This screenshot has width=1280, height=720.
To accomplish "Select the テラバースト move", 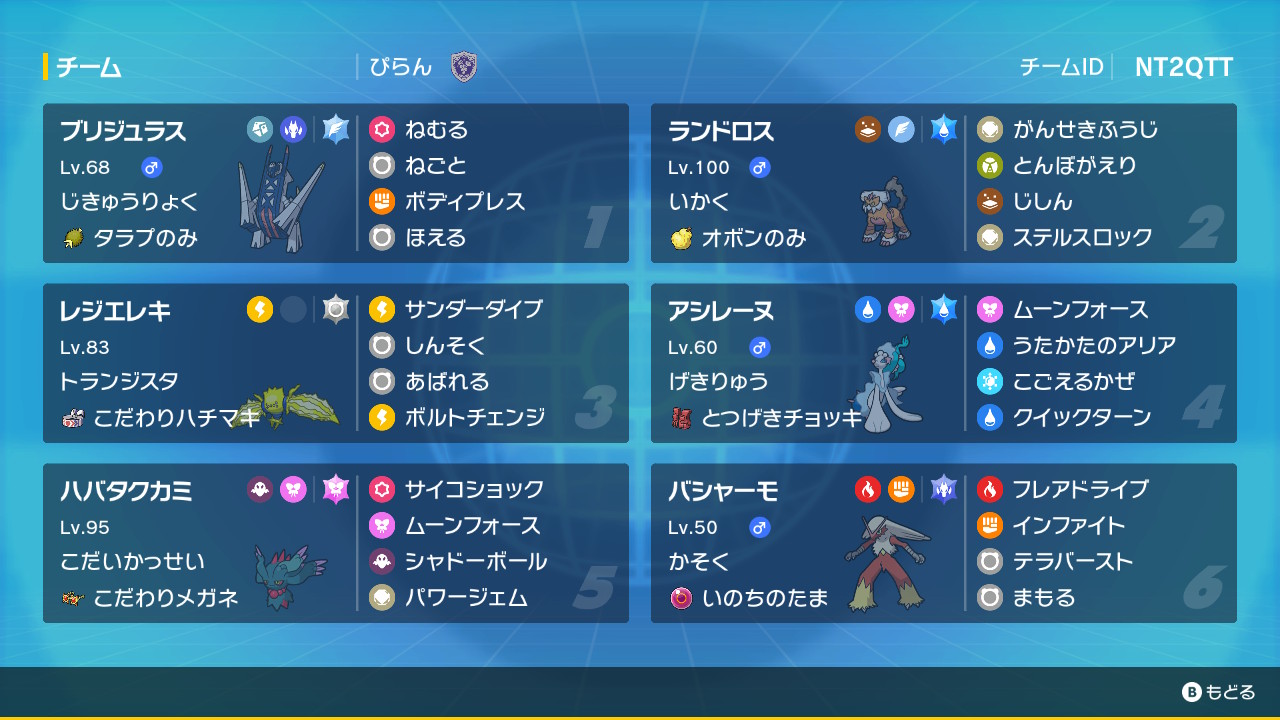I will [x=1073, y=561].
